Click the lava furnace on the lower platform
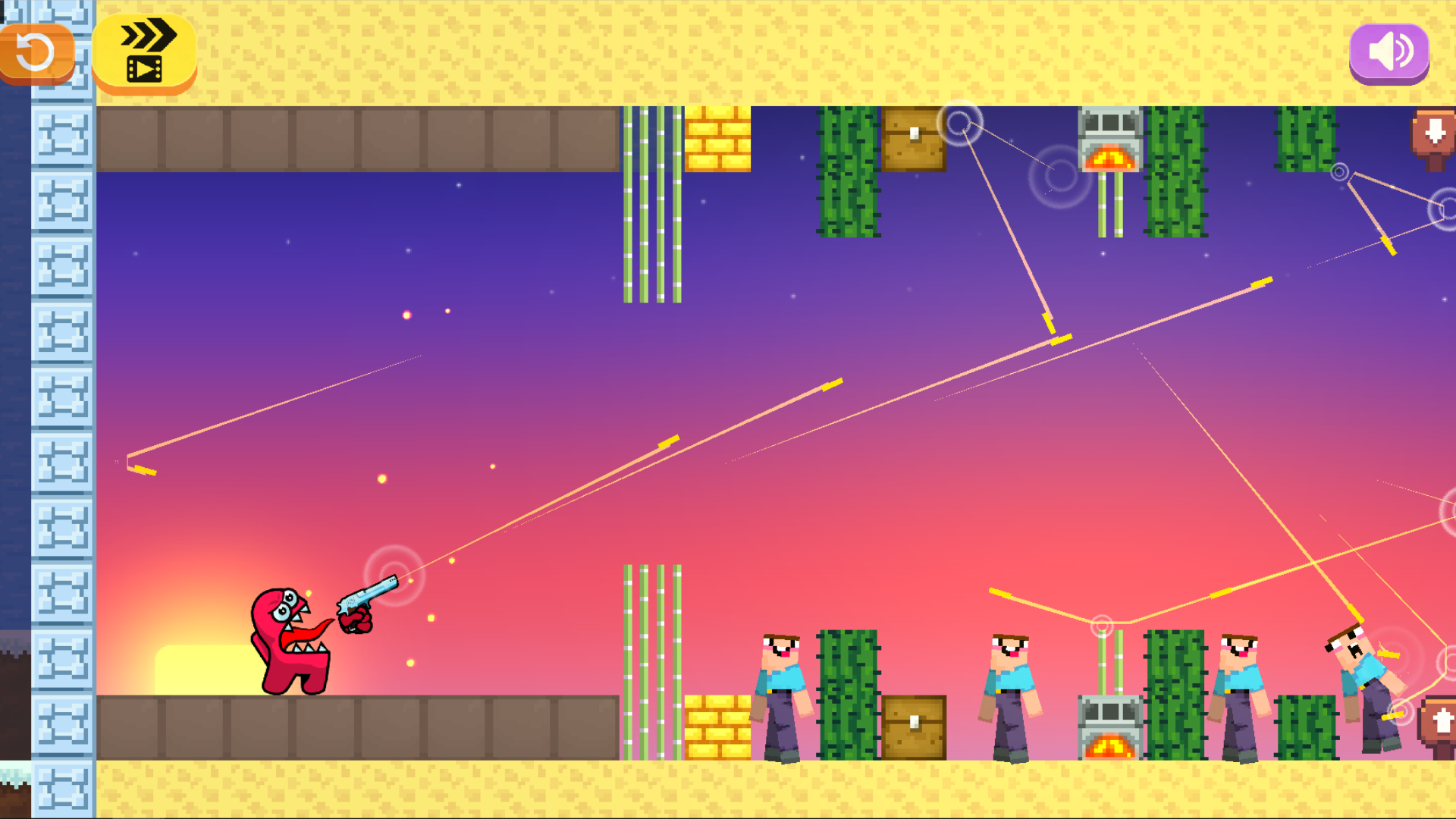Viewport: 1456px width, 819px height. pos(1109,728)
